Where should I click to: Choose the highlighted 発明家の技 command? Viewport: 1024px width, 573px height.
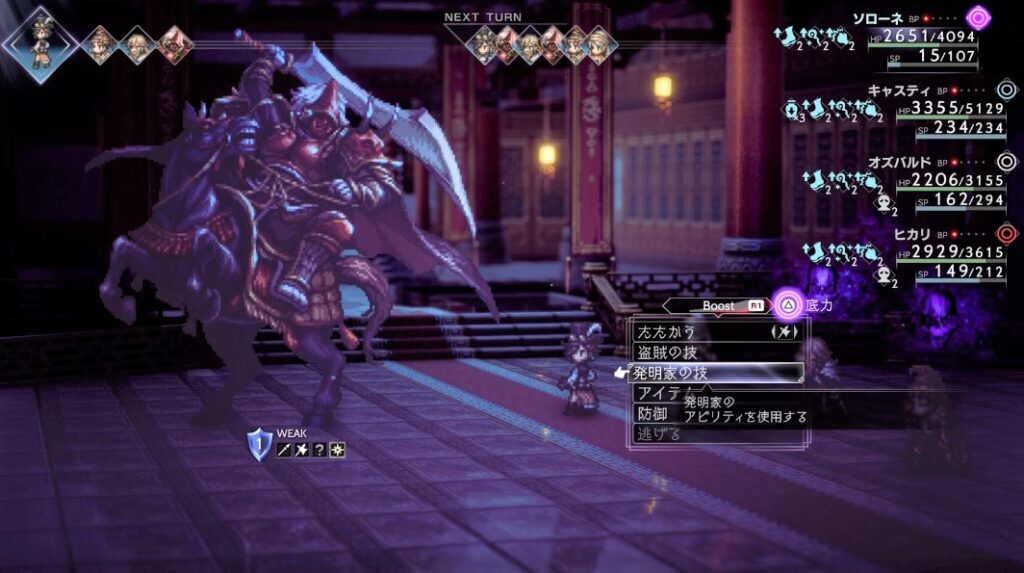672,373
